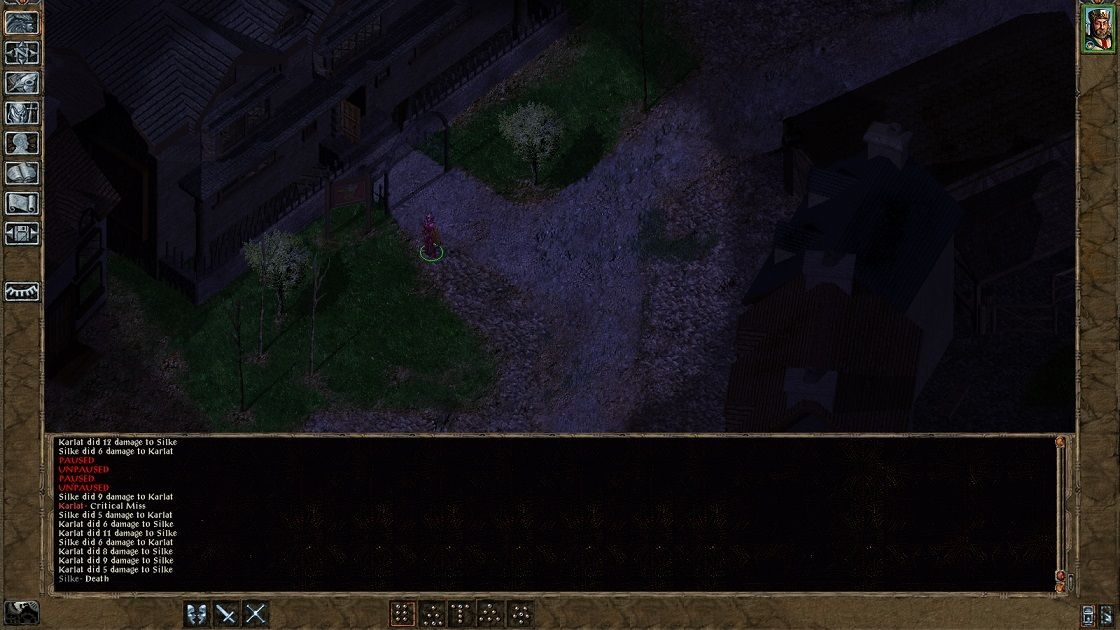Image resolution: width=1120 pixels, height=630 pixels.
Task: Open the character record bust icon
Action: [22, 143]
